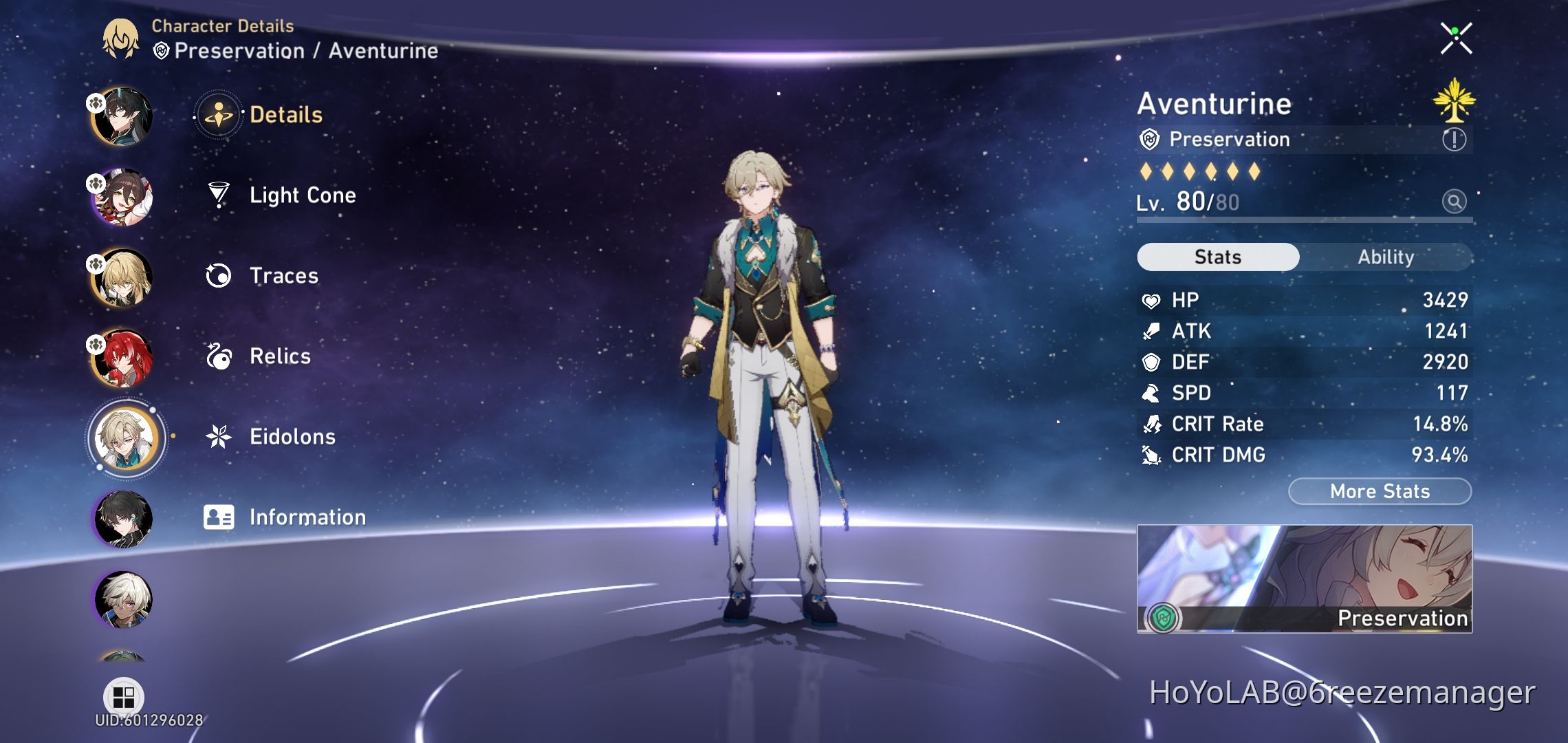Switch to the Ability tab
This screenshot has width=1568, height=743.
[x=1385, y=257]
